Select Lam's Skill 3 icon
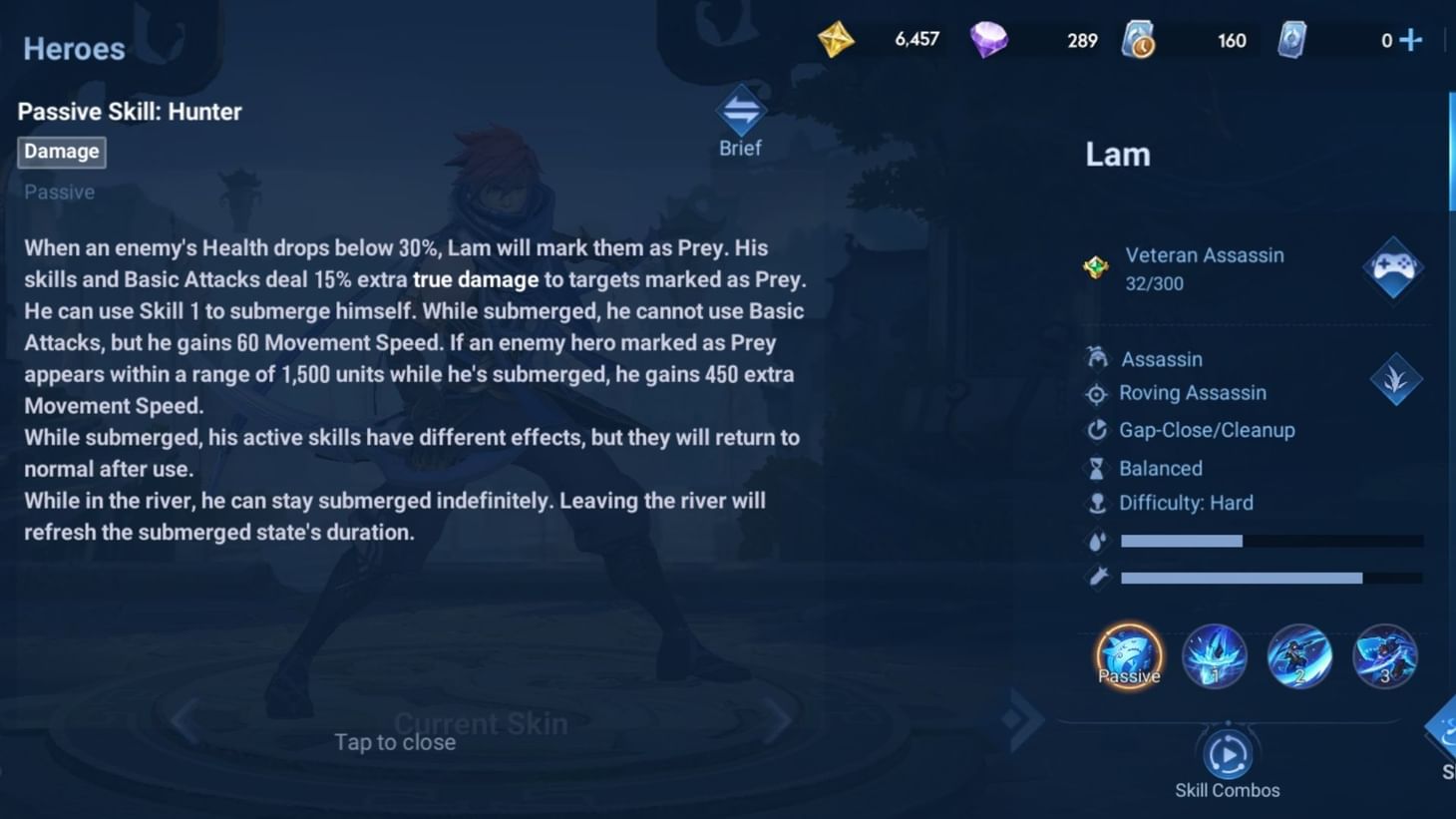 [x=1385, y=655]
